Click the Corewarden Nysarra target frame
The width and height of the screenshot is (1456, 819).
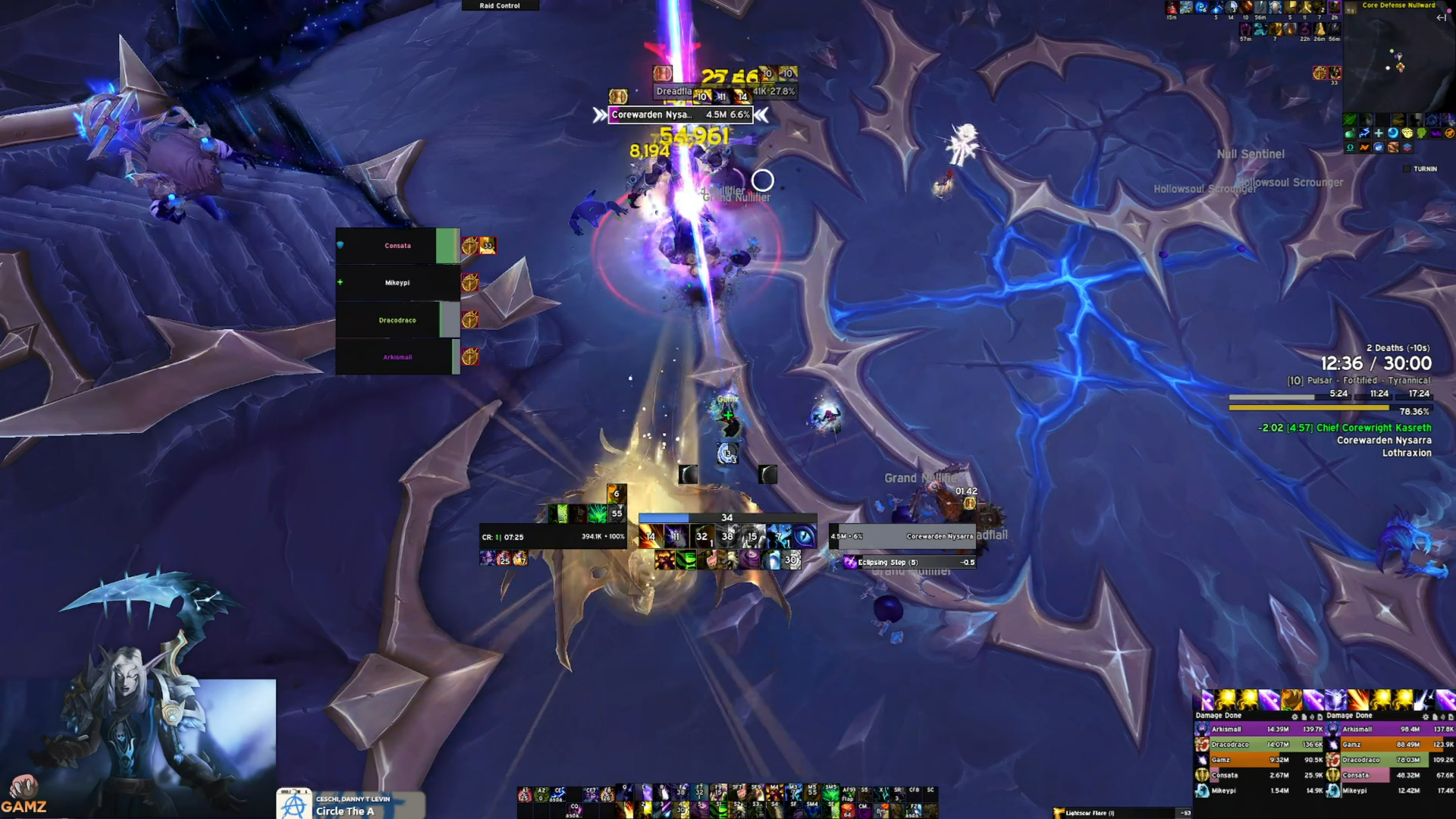click(902, 536)
